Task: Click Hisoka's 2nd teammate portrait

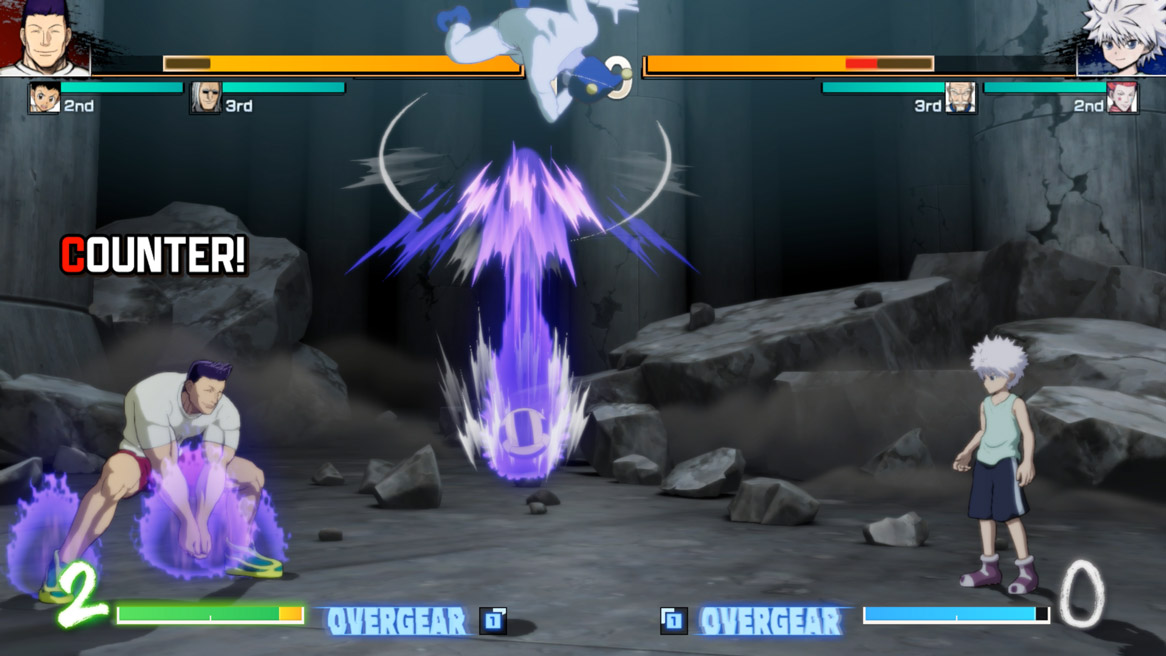Action: coord(1122,98)
